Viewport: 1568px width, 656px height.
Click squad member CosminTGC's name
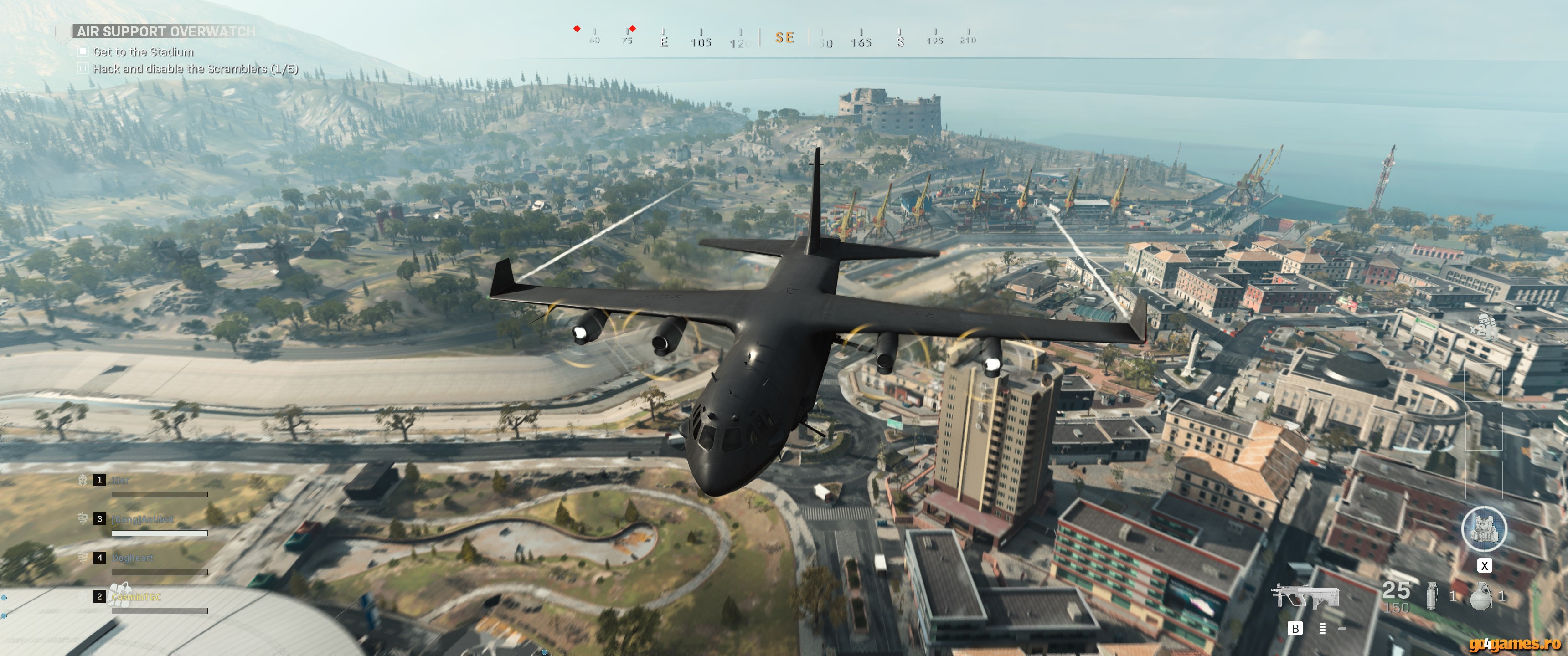pos(136,597)
